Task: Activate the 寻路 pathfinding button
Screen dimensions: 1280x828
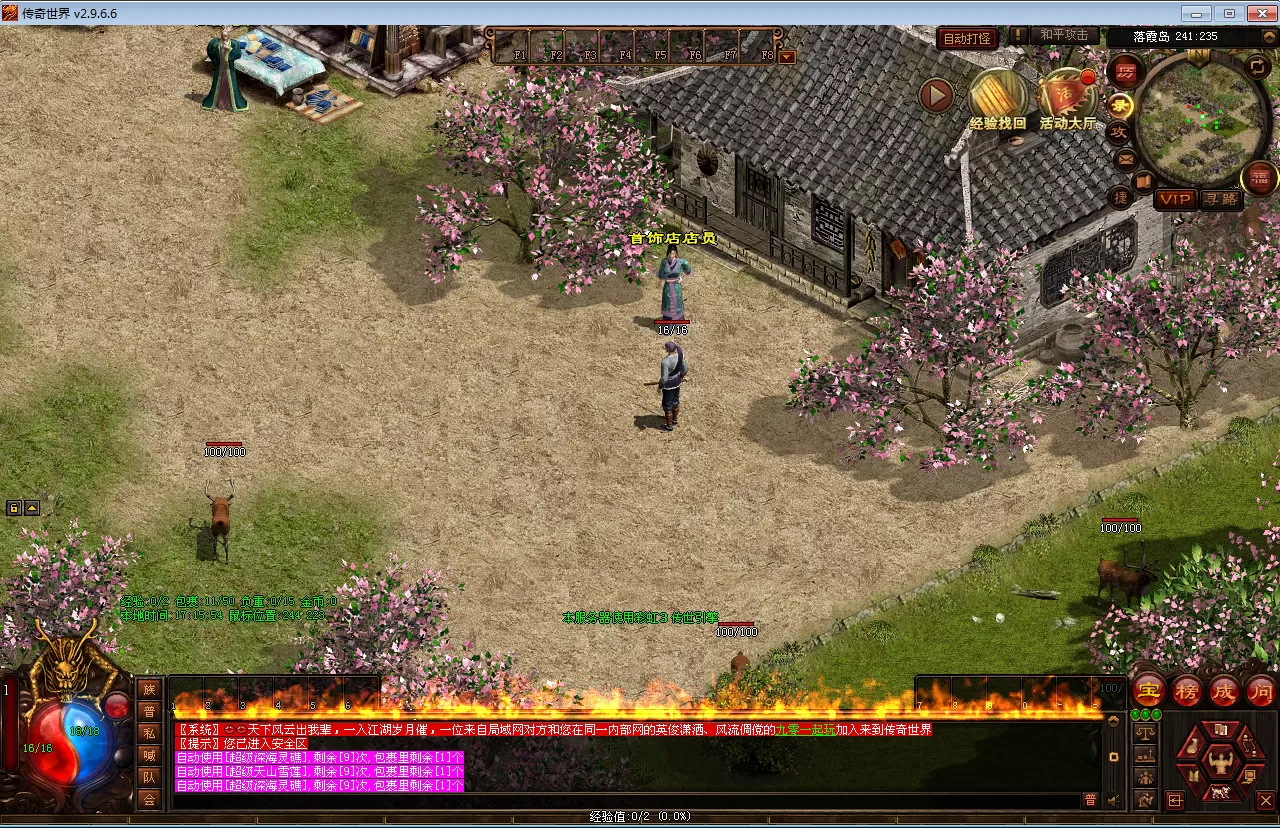Action: pyautogui.click(x=1220, y=199)
